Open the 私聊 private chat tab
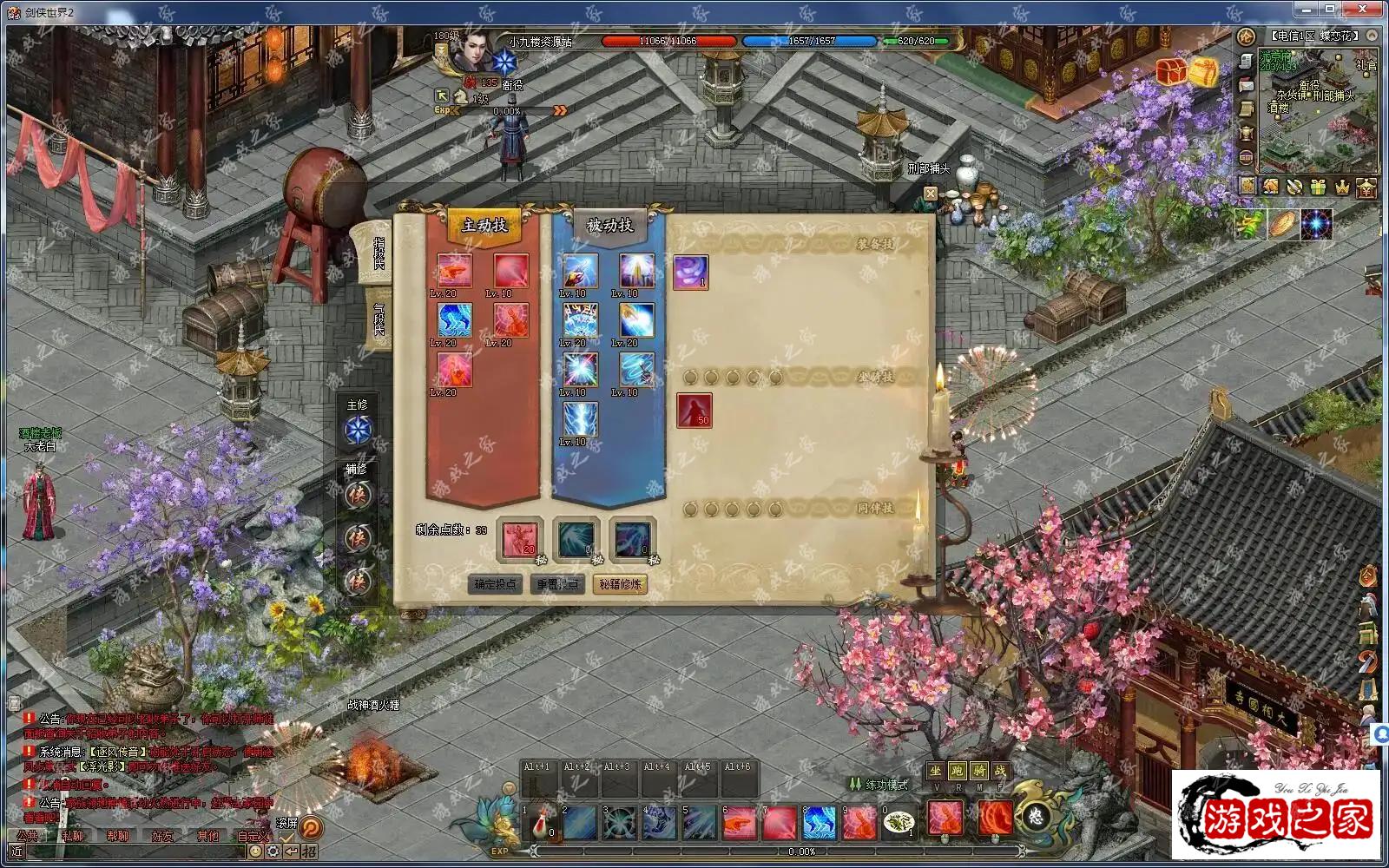 coord(73,836)
